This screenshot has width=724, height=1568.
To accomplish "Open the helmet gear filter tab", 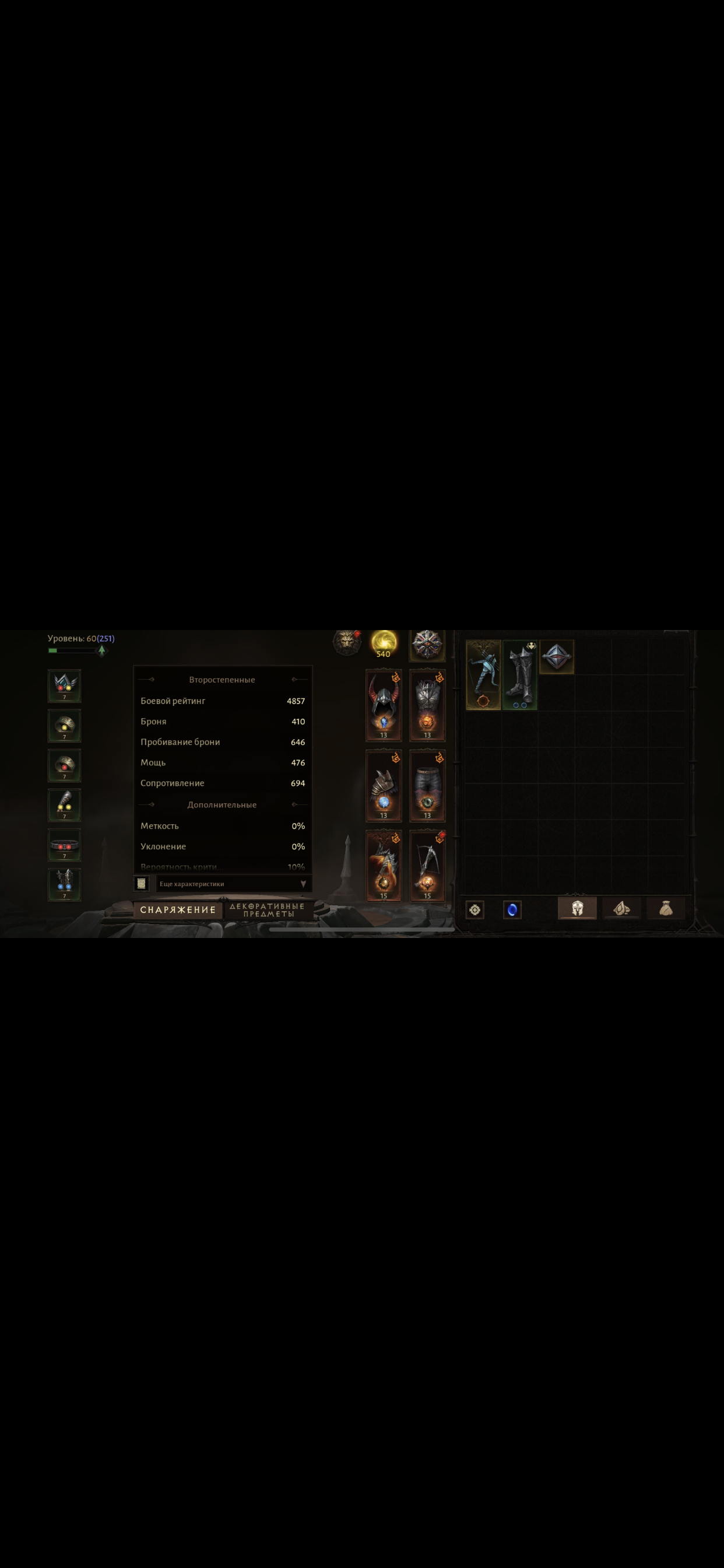I will (577, 908).
